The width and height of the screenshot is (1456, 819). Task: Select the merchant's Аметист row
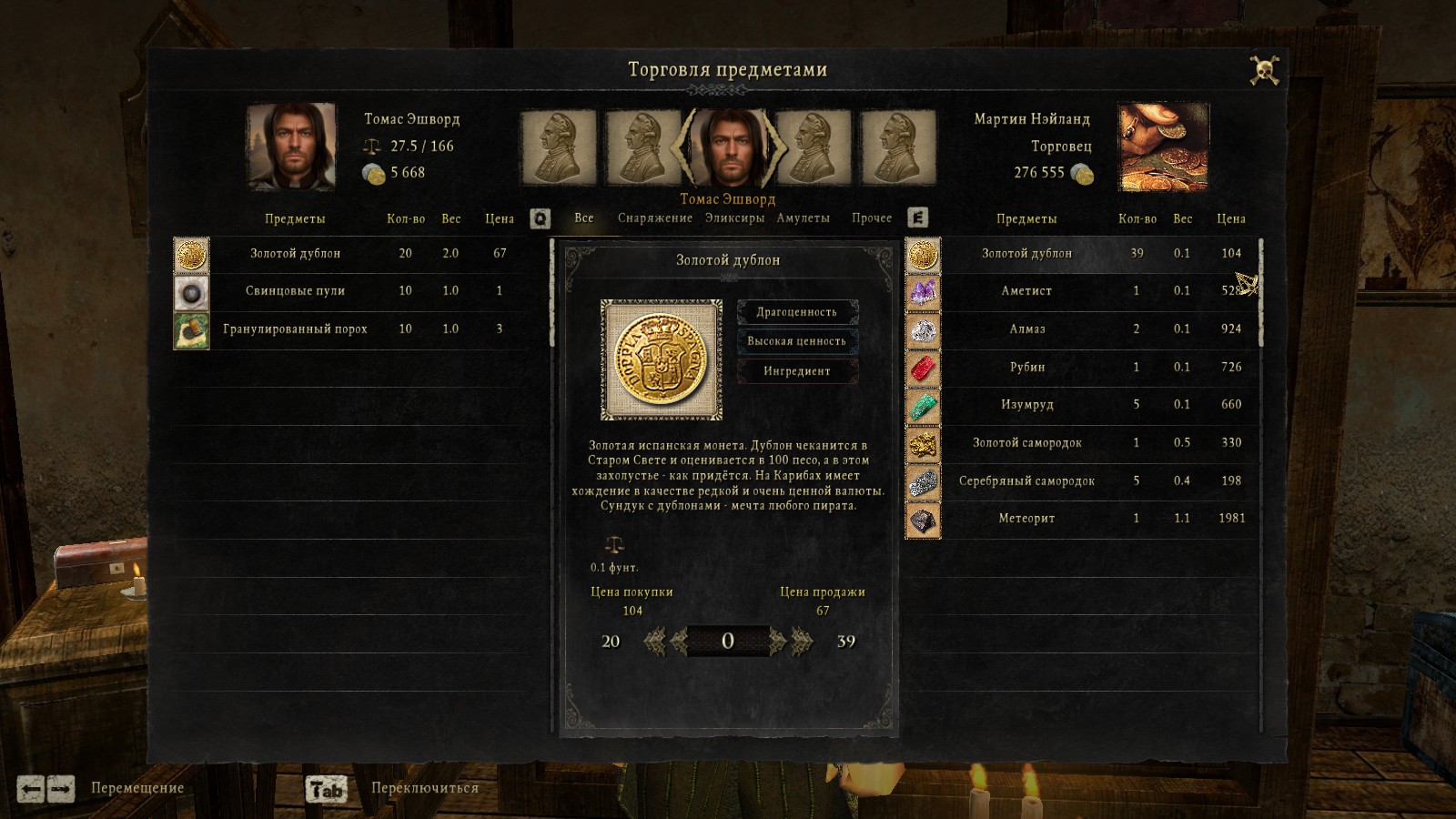coord(1026,291)
